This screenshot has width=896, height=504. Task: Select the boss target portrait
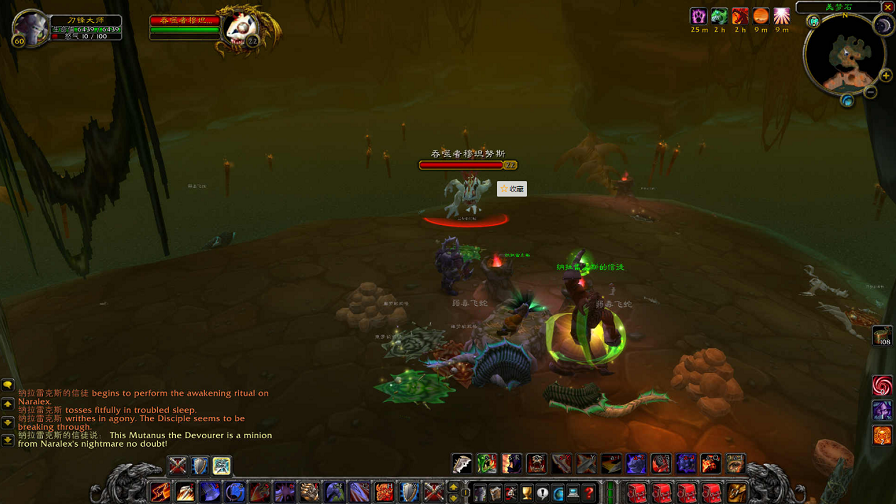239,29
